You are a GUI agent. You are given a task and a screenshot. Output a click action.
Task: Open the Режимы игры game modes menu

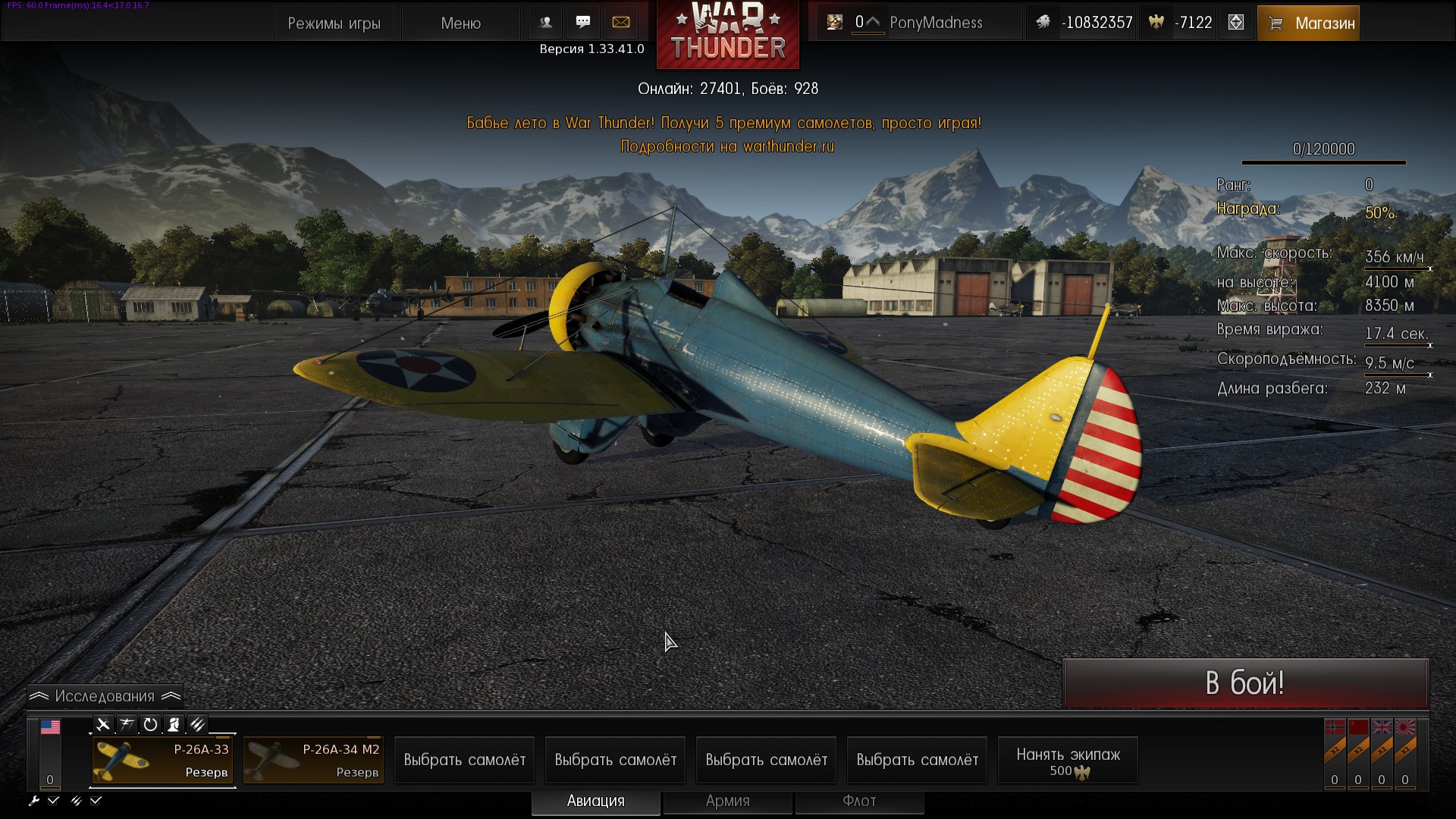[x=334, y=24]
